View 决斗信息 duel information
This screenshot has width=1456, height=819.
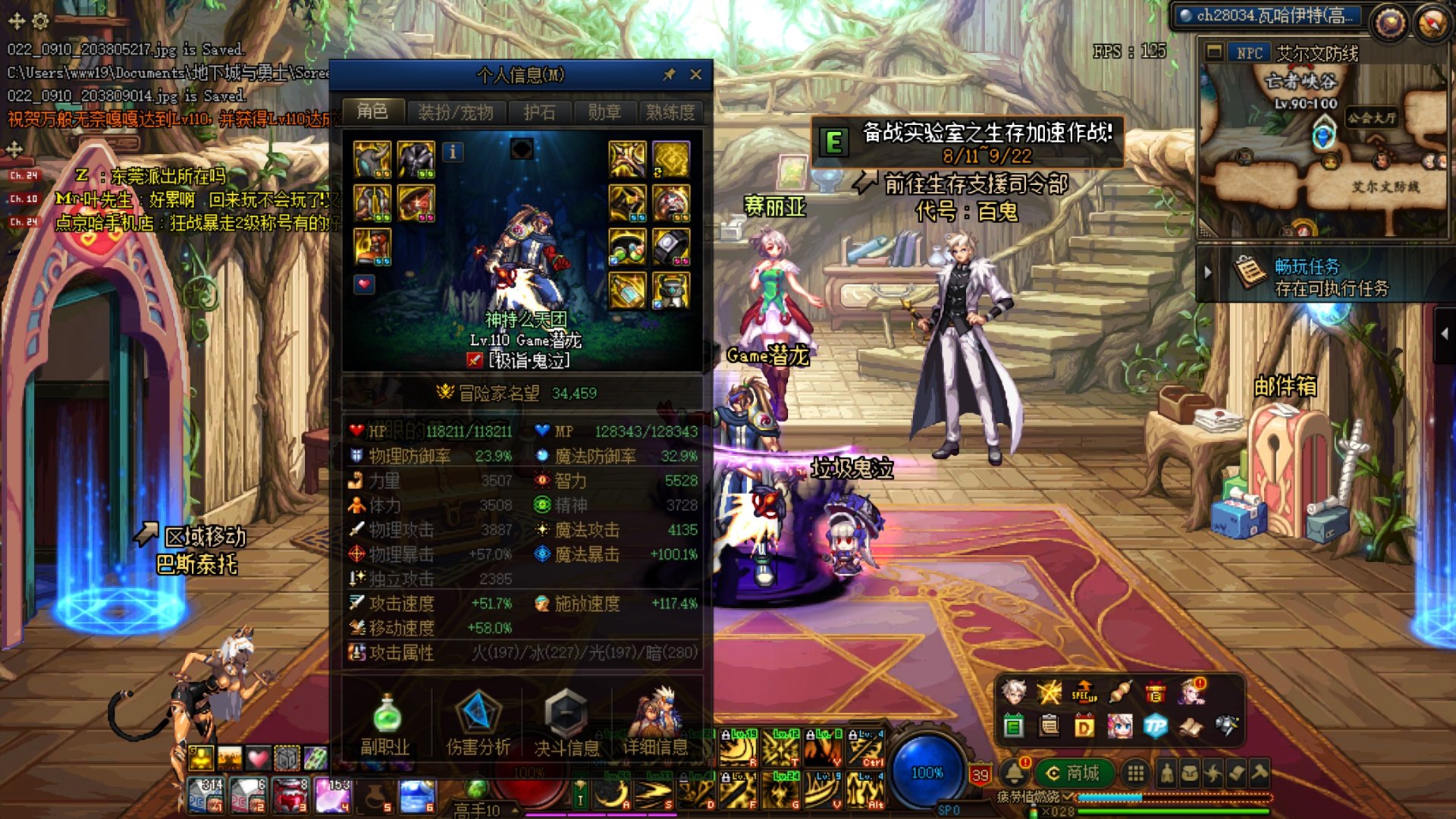(566, 724)
